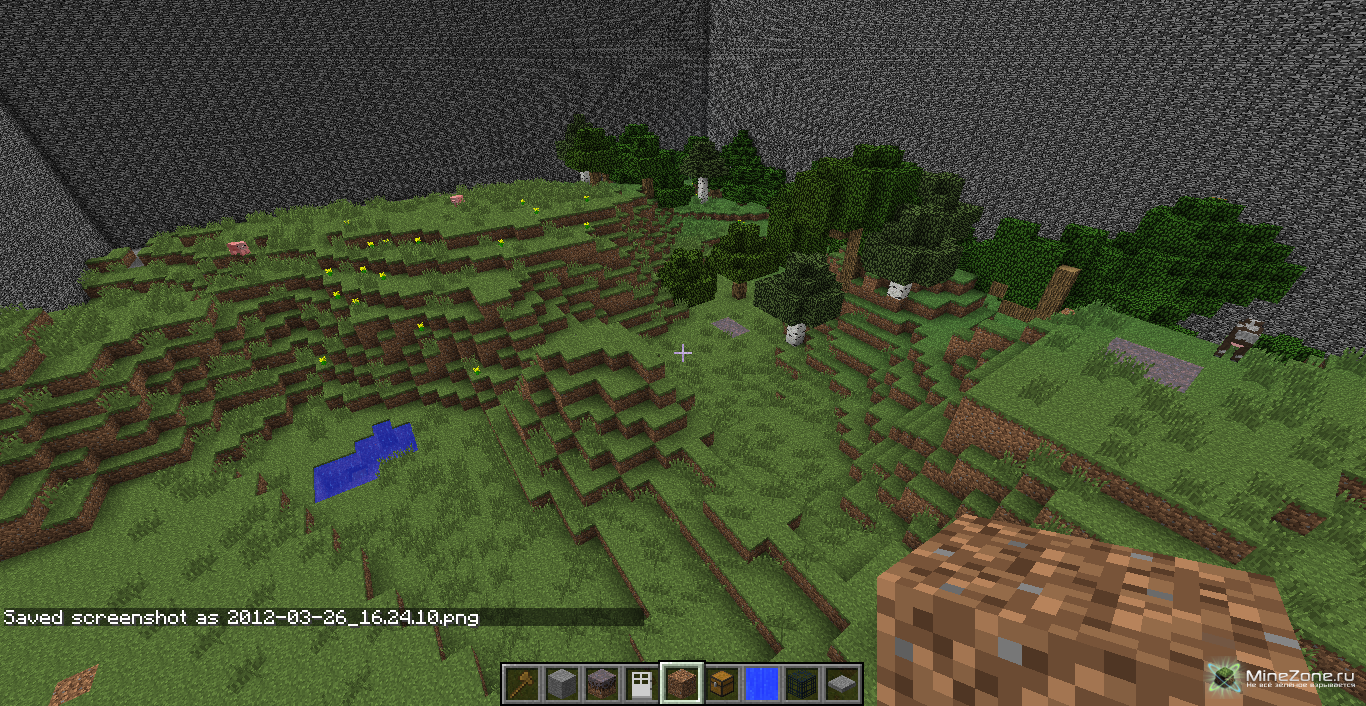Switch to the chest hotbar slot
The height and width of the screenshot is (706, 1366).
[x=722, y=683]
